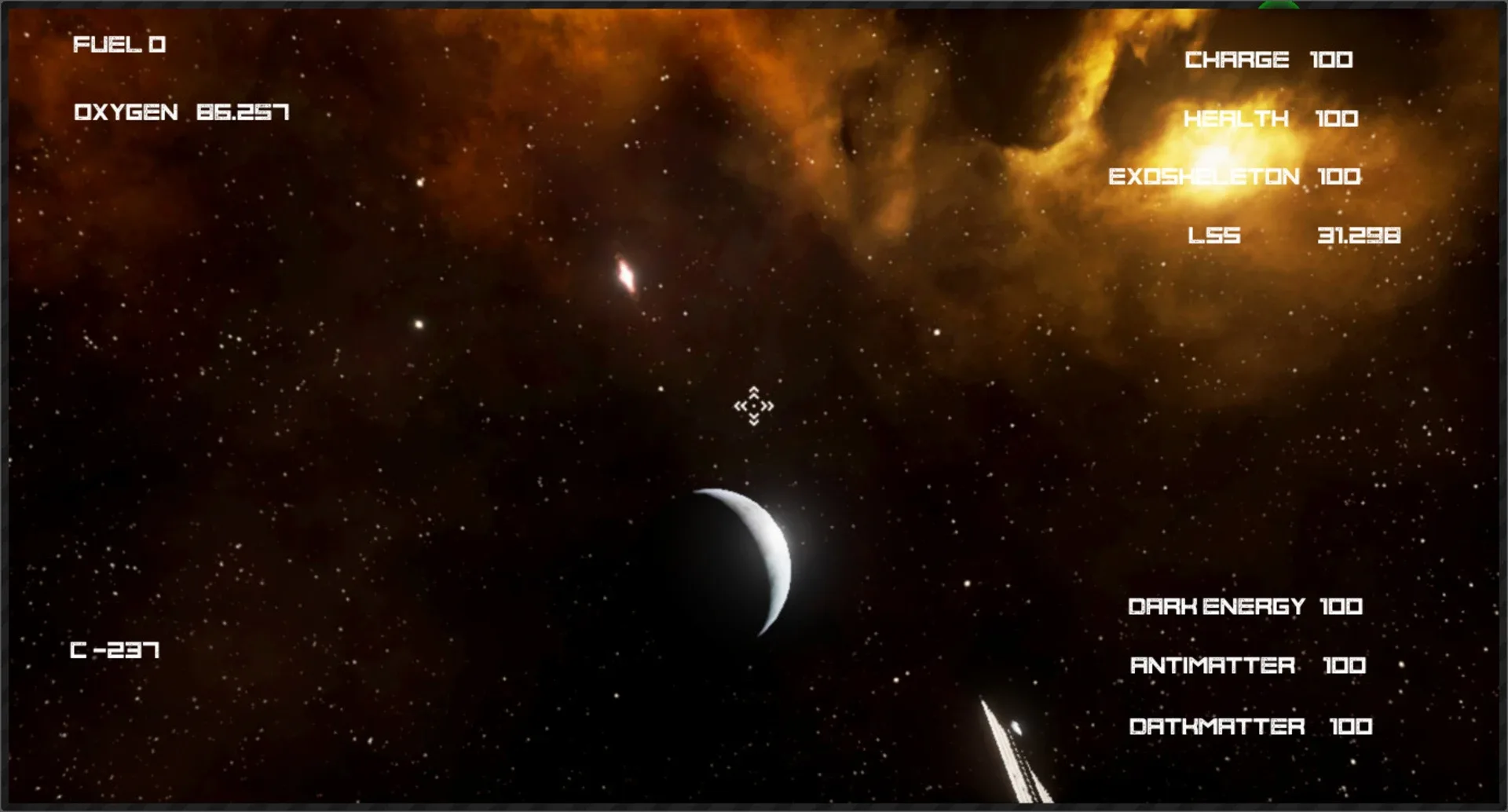Toggle the FUEL readout
This screenshot has width=1508, height=812.
point(119,45)
